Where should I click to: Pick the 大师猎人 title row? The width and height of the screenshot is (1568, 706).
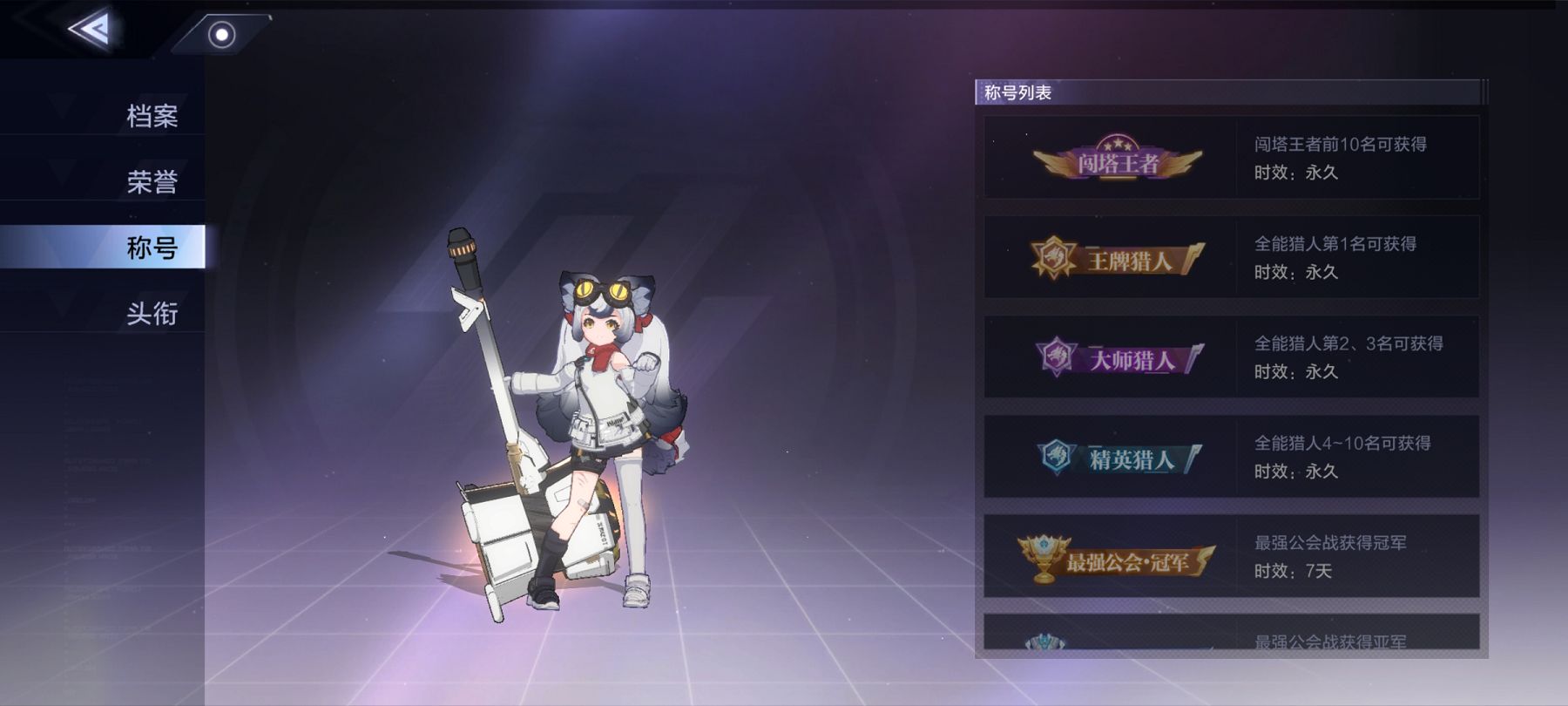(1231, 357)
